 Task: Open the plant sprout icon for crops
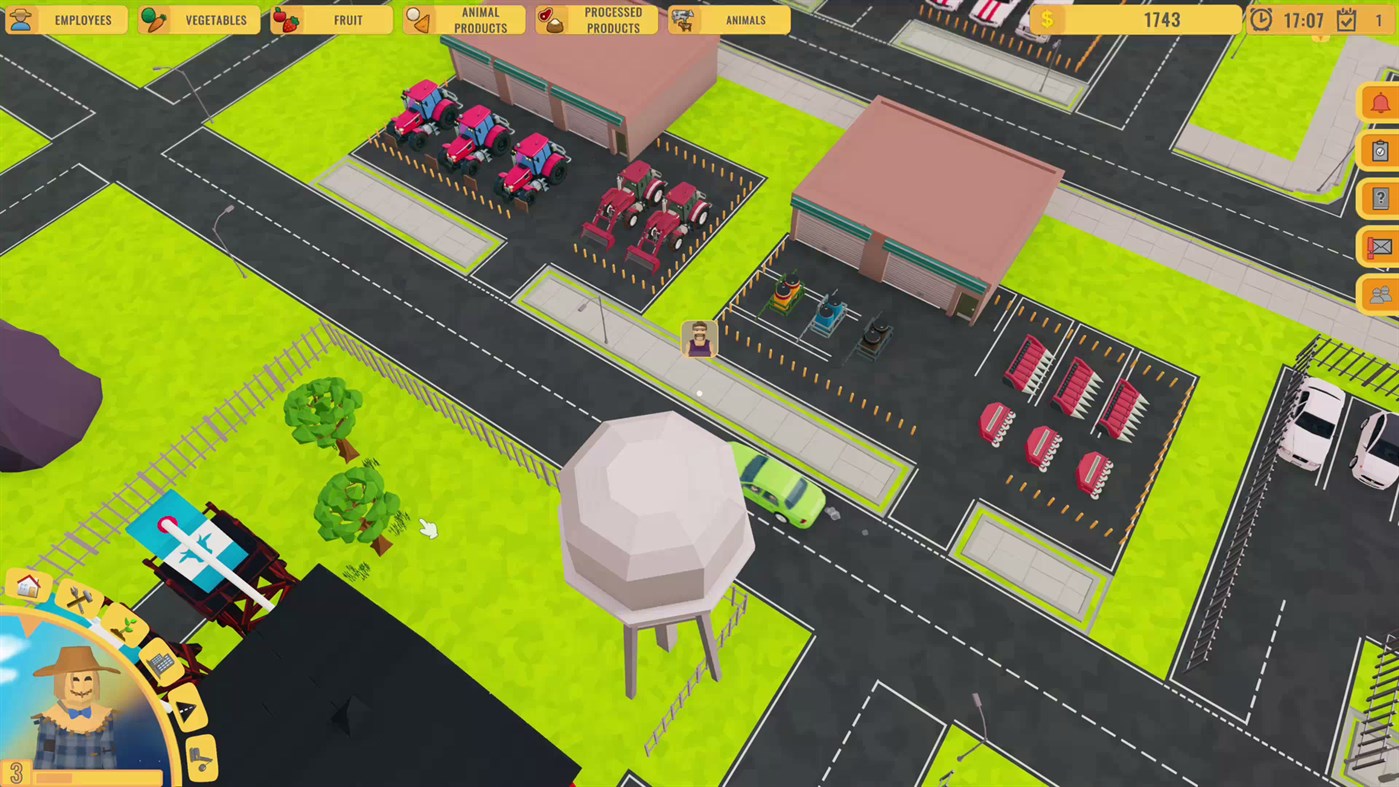pos(127,628)
